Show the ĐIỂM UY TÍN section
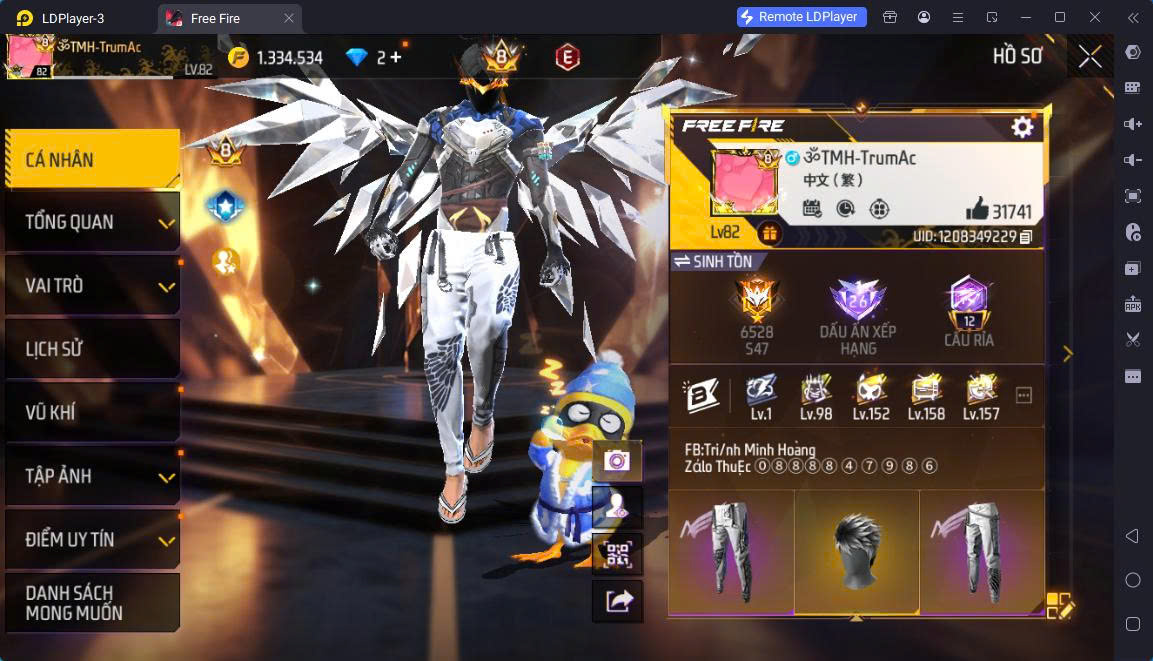The width and height of the screenshot is (1153, 661). coord(92,540)
